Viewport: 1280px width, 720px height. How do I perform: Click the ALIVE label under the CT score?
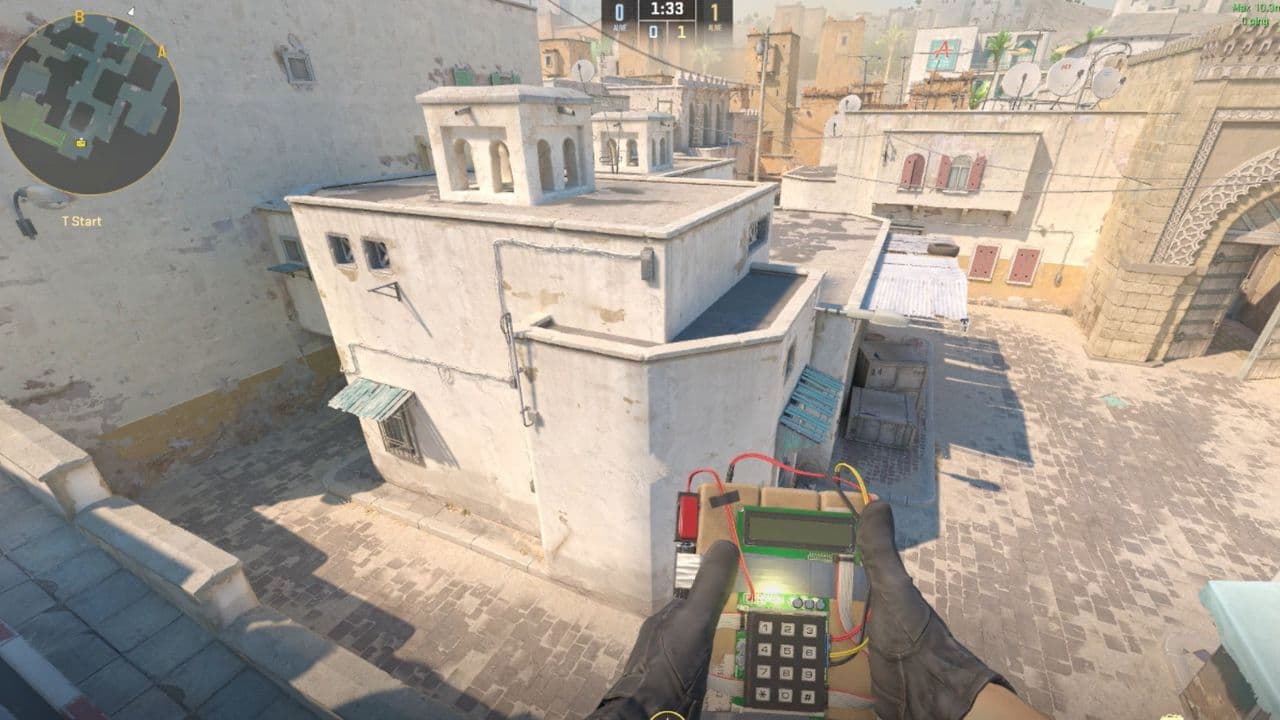click(x=618, y=28)
